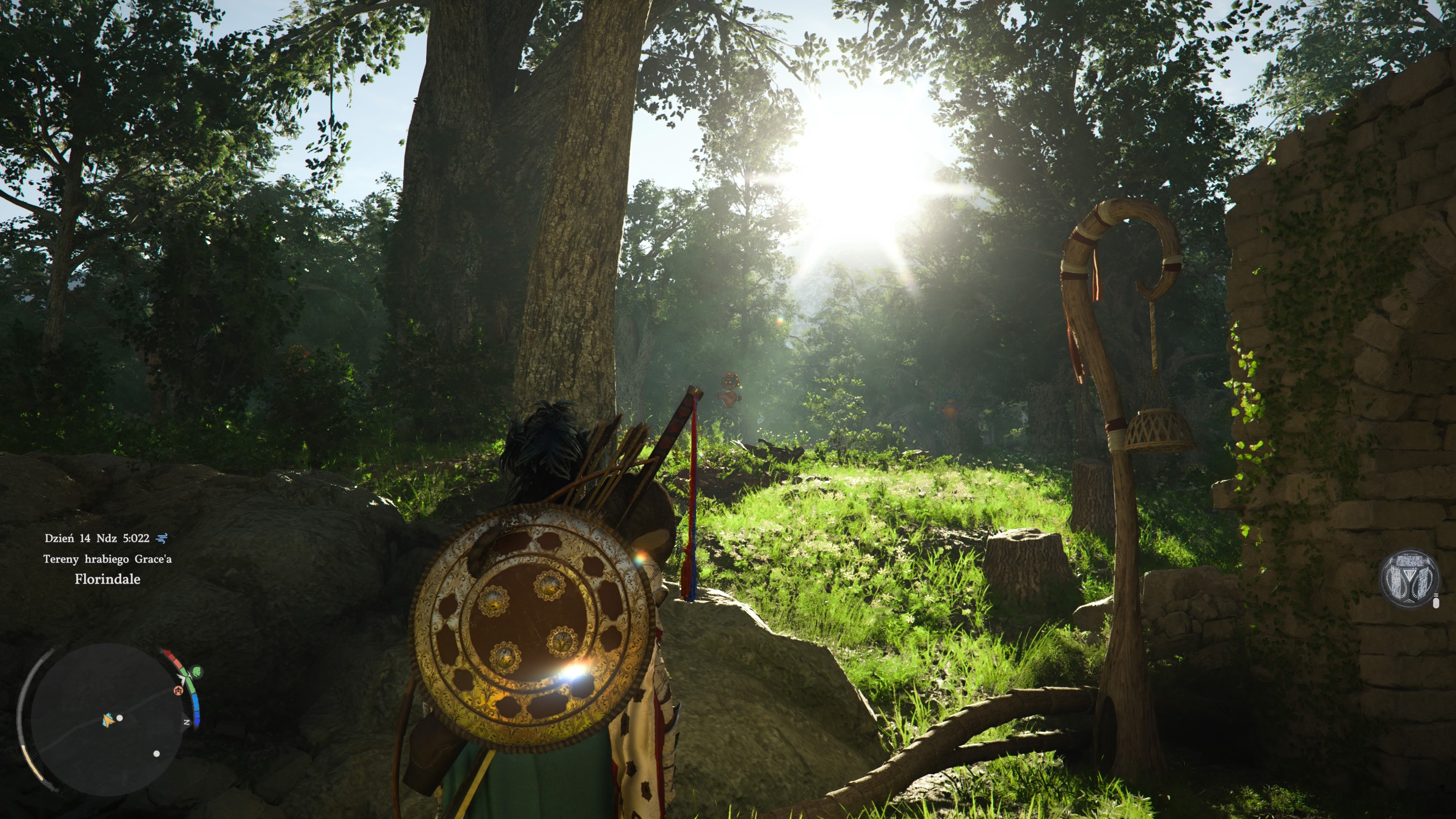Screen dimensions: 1456x819
Task: Click the orange house marker on the minimap
Action: [179, 690]
